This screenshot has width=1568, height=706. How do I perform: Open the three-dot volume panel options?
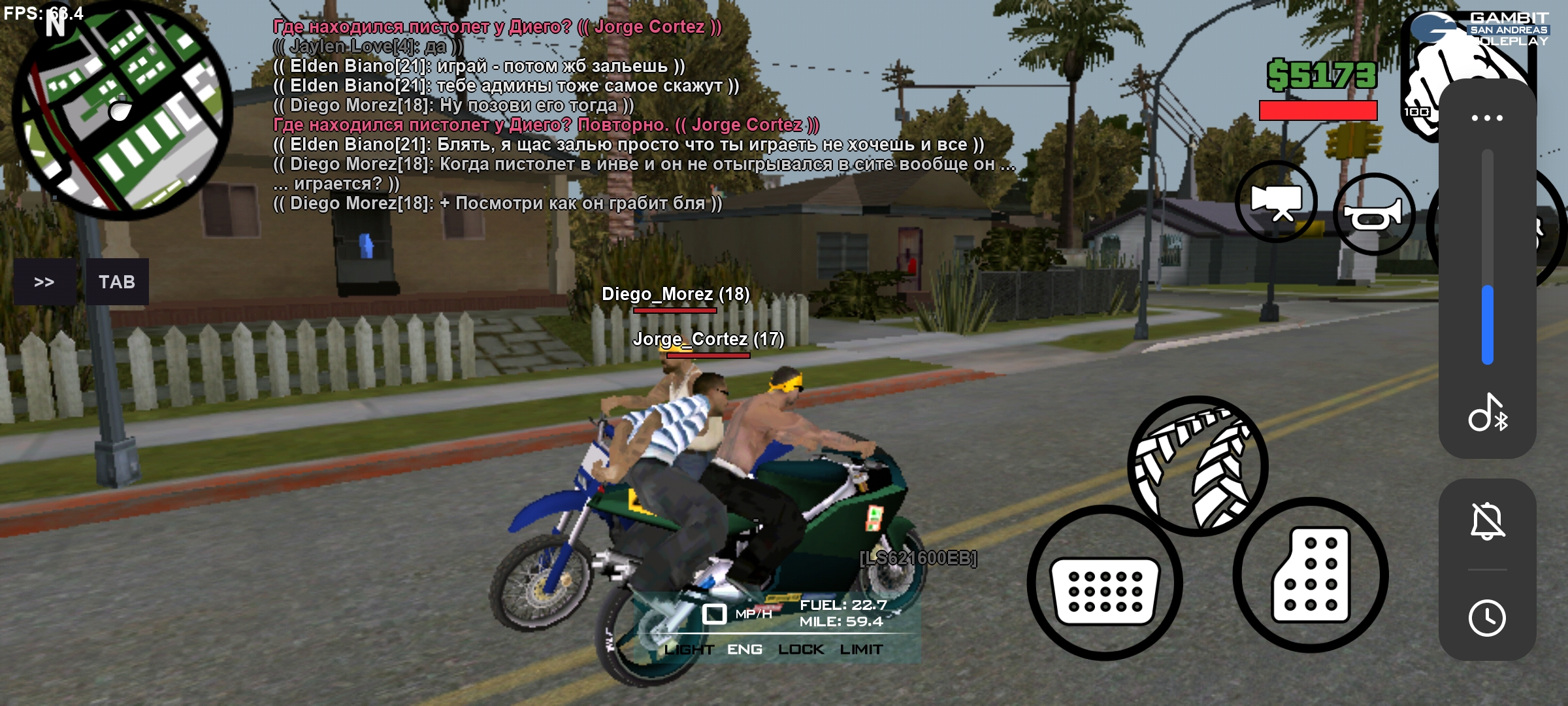pos(1487,118)
